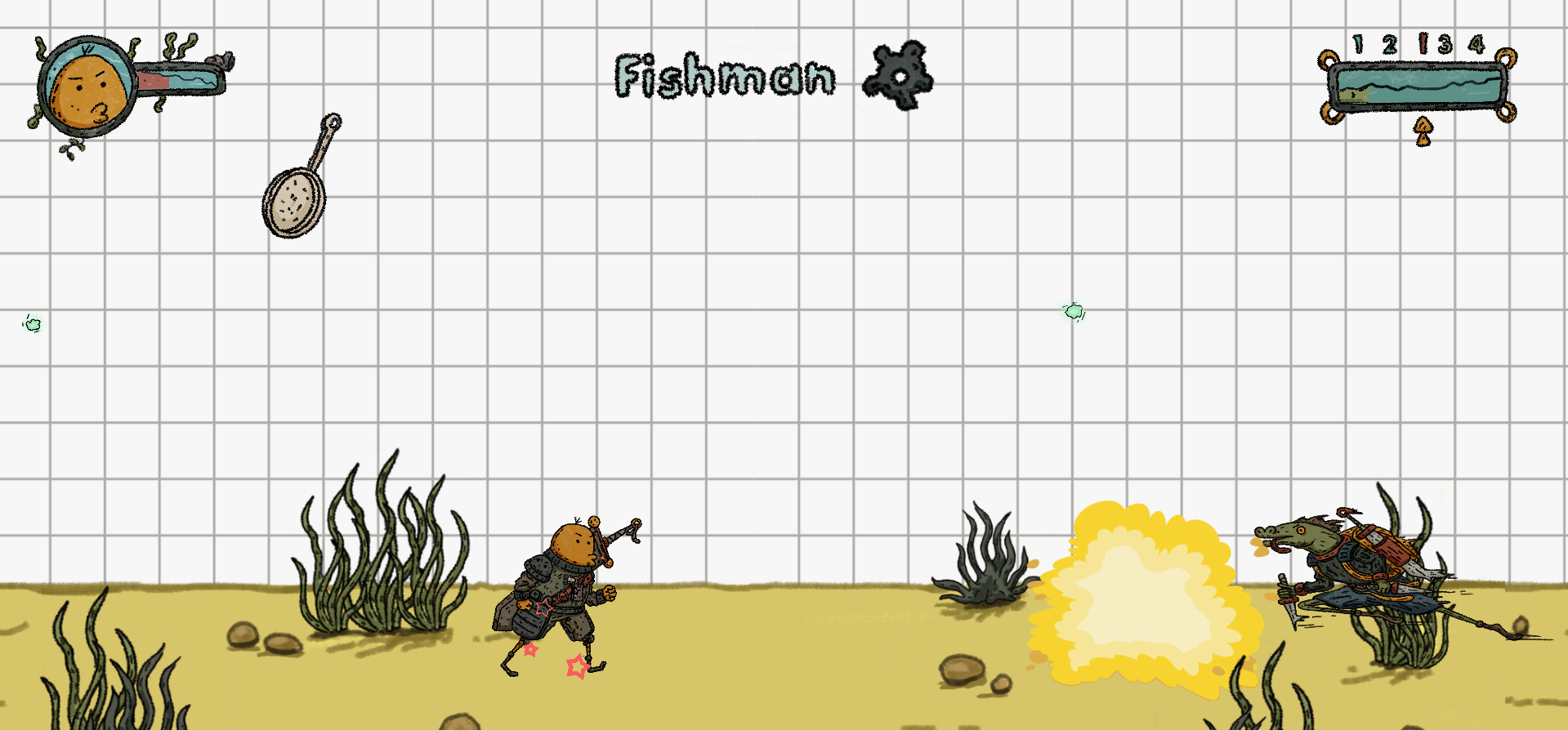This screenshot has width=1568, height=730.
Task: Toggle boss phase 4 marker
Action: [1477, 43]
